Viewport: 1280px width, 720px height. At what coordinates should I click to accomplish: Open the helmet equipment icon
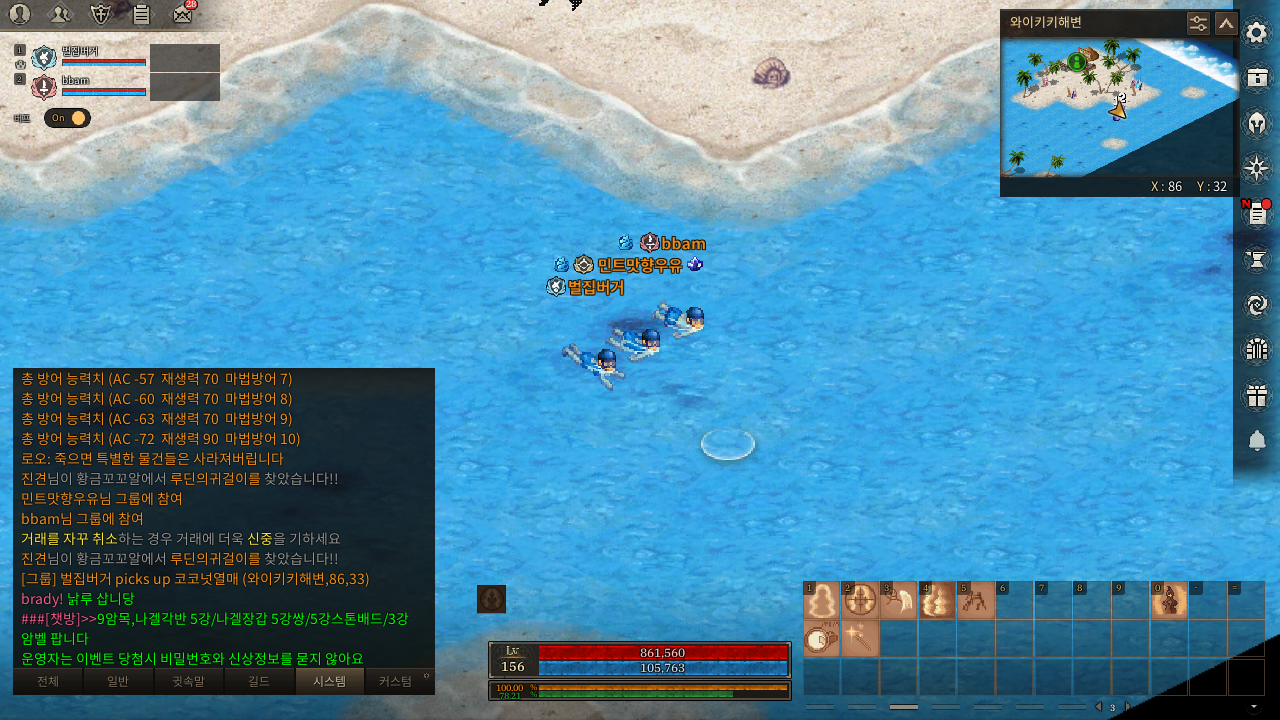click(x=1257, y=123)
